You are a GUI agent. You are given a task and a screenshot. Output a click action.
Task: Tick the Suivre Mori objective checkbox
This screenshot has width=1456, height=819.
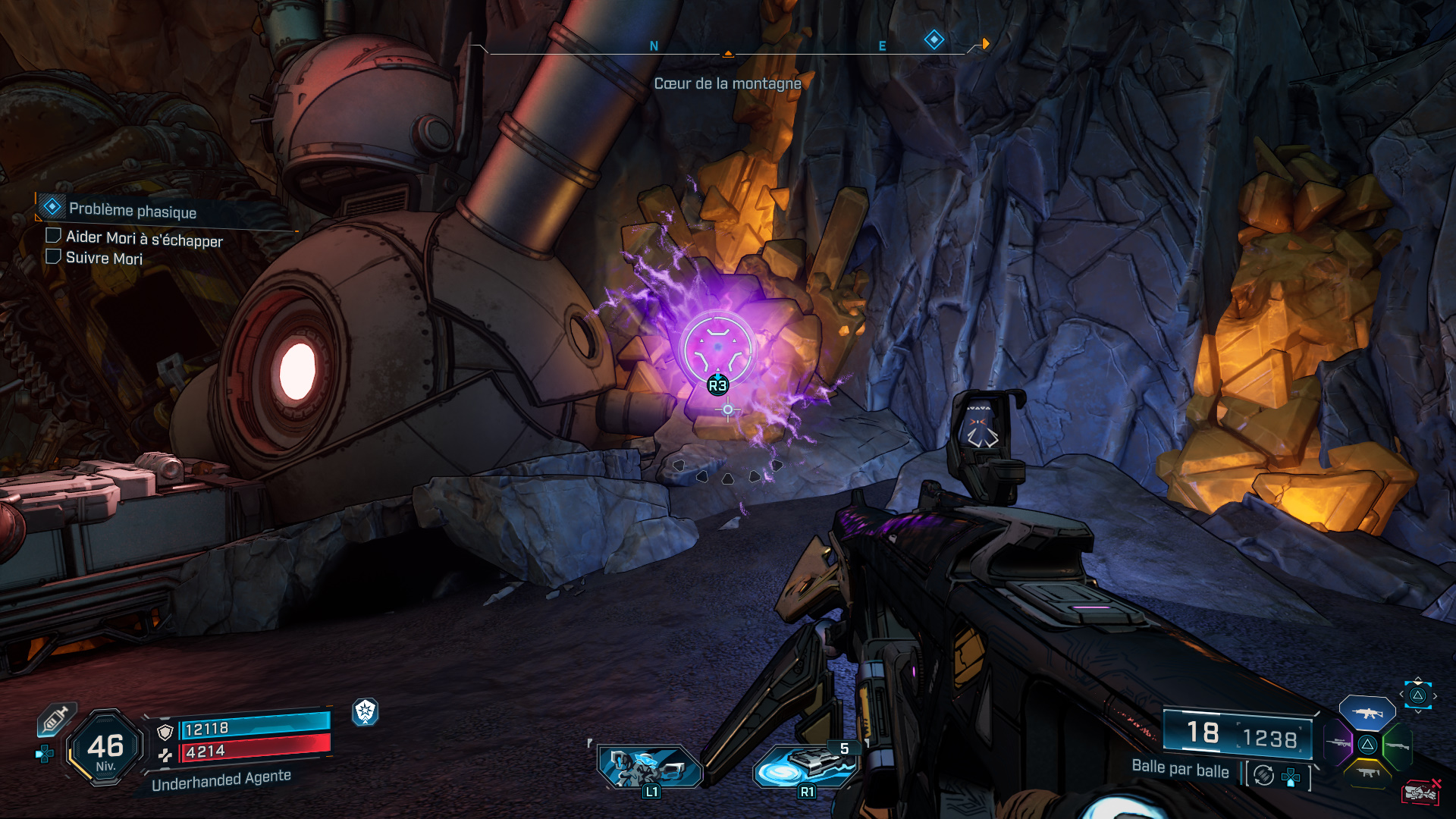point(53,256)
